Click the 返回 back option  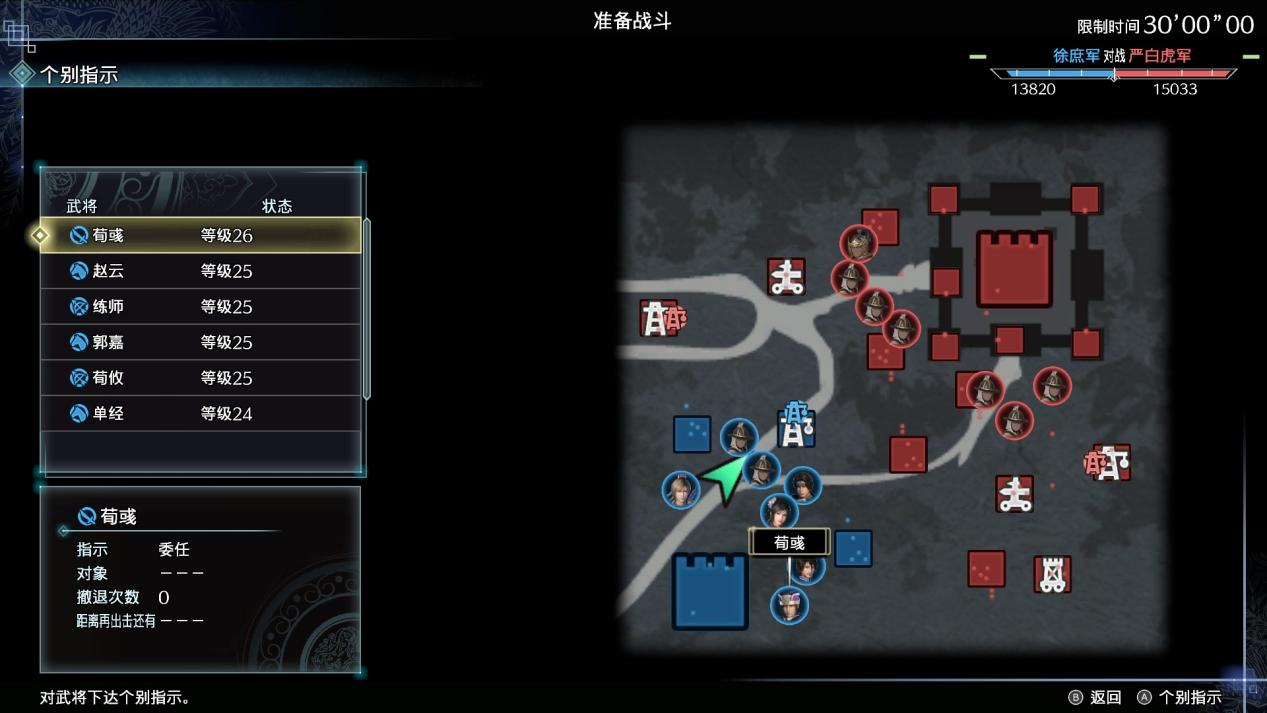point(1095,697)
